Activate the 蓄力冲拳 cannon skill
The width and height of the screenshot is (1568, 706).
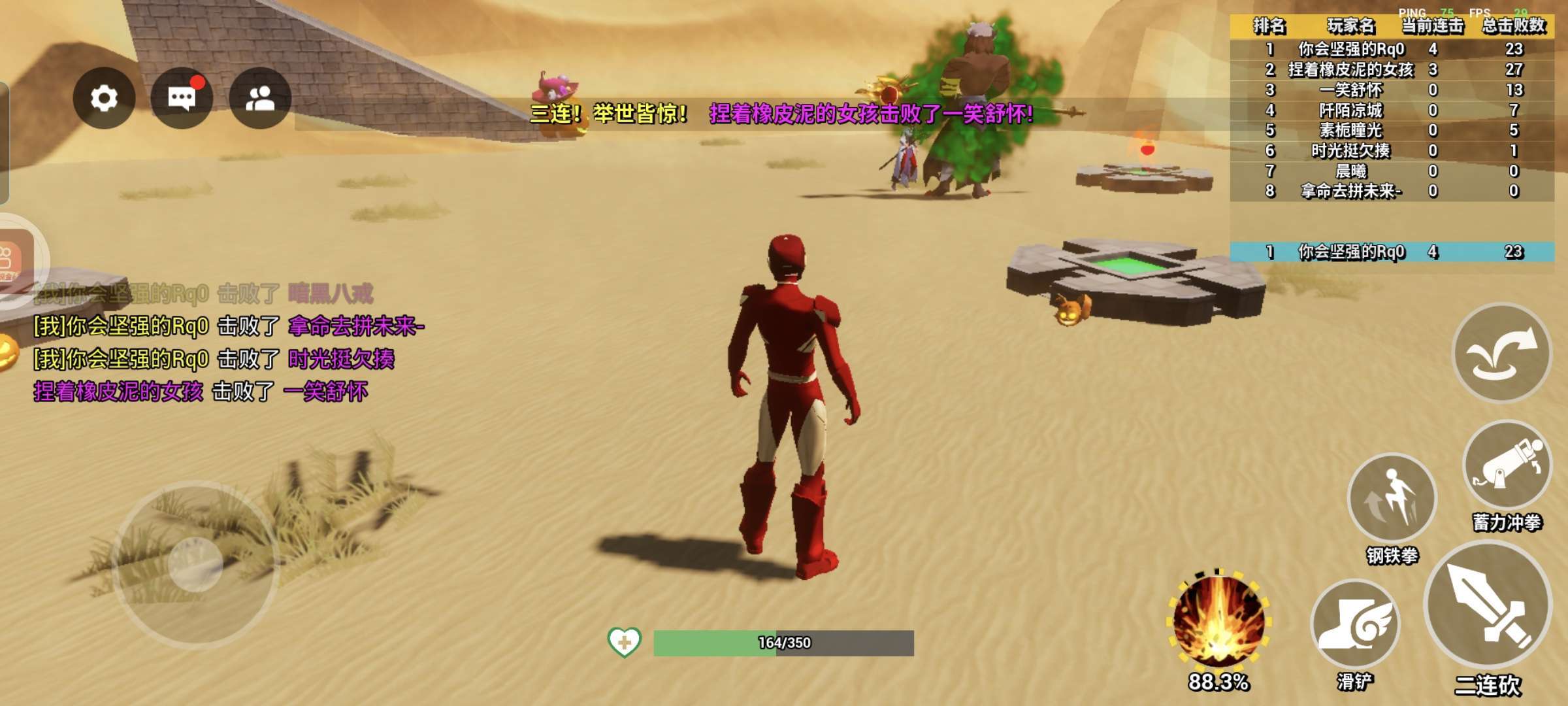(1507, 465)
